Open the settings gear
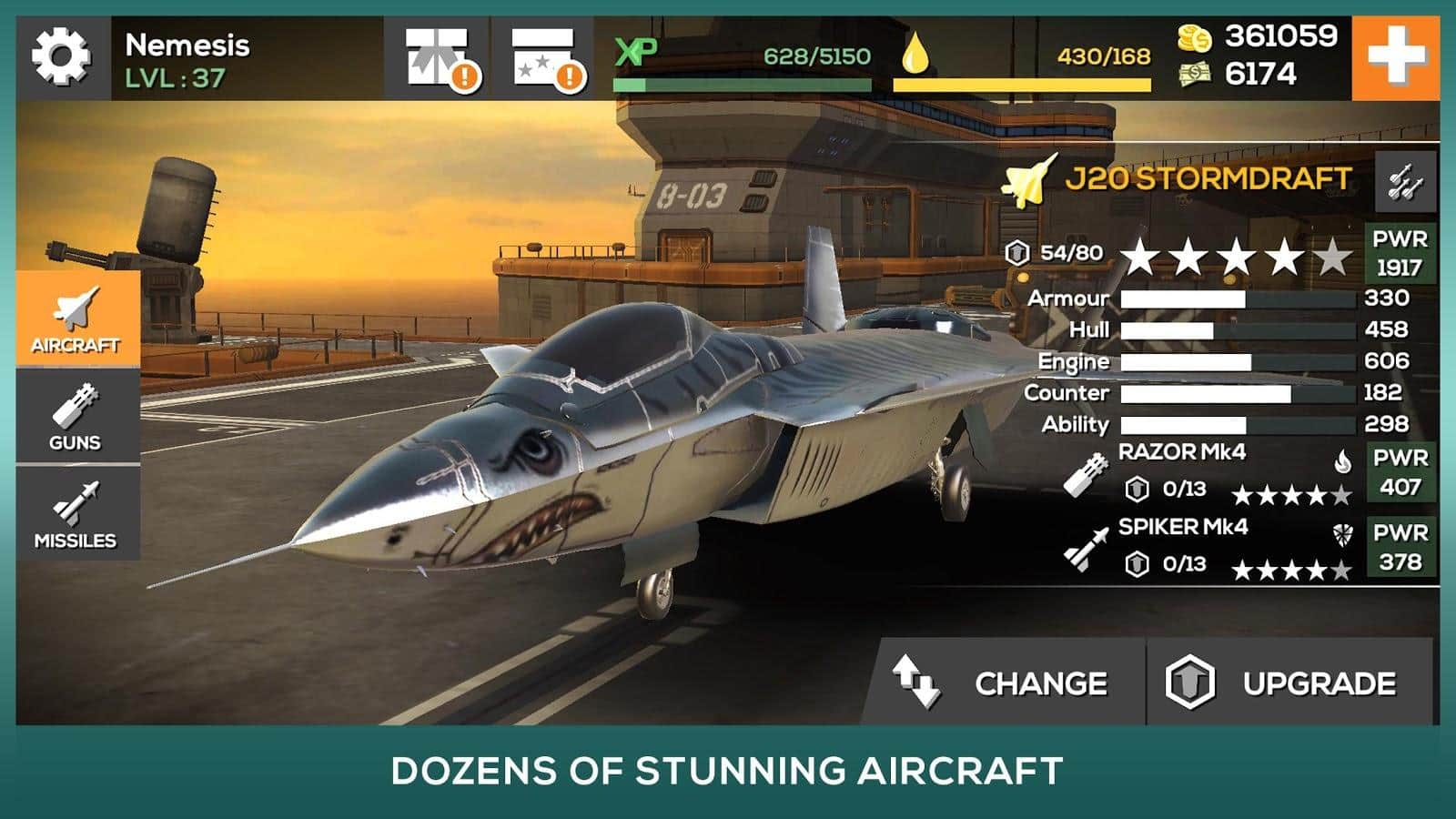 coord(59,56)
